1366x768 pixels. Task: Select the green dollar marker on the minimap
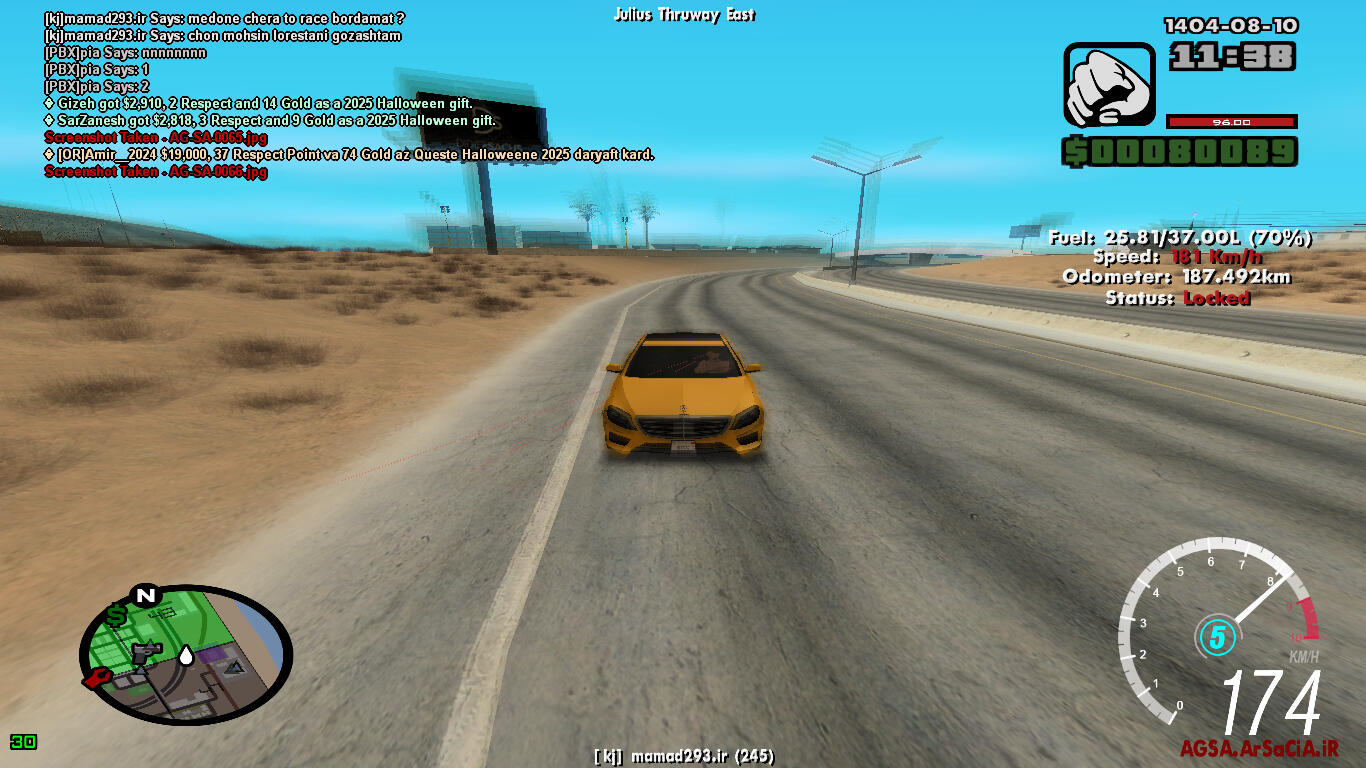[x=117, y=615]
